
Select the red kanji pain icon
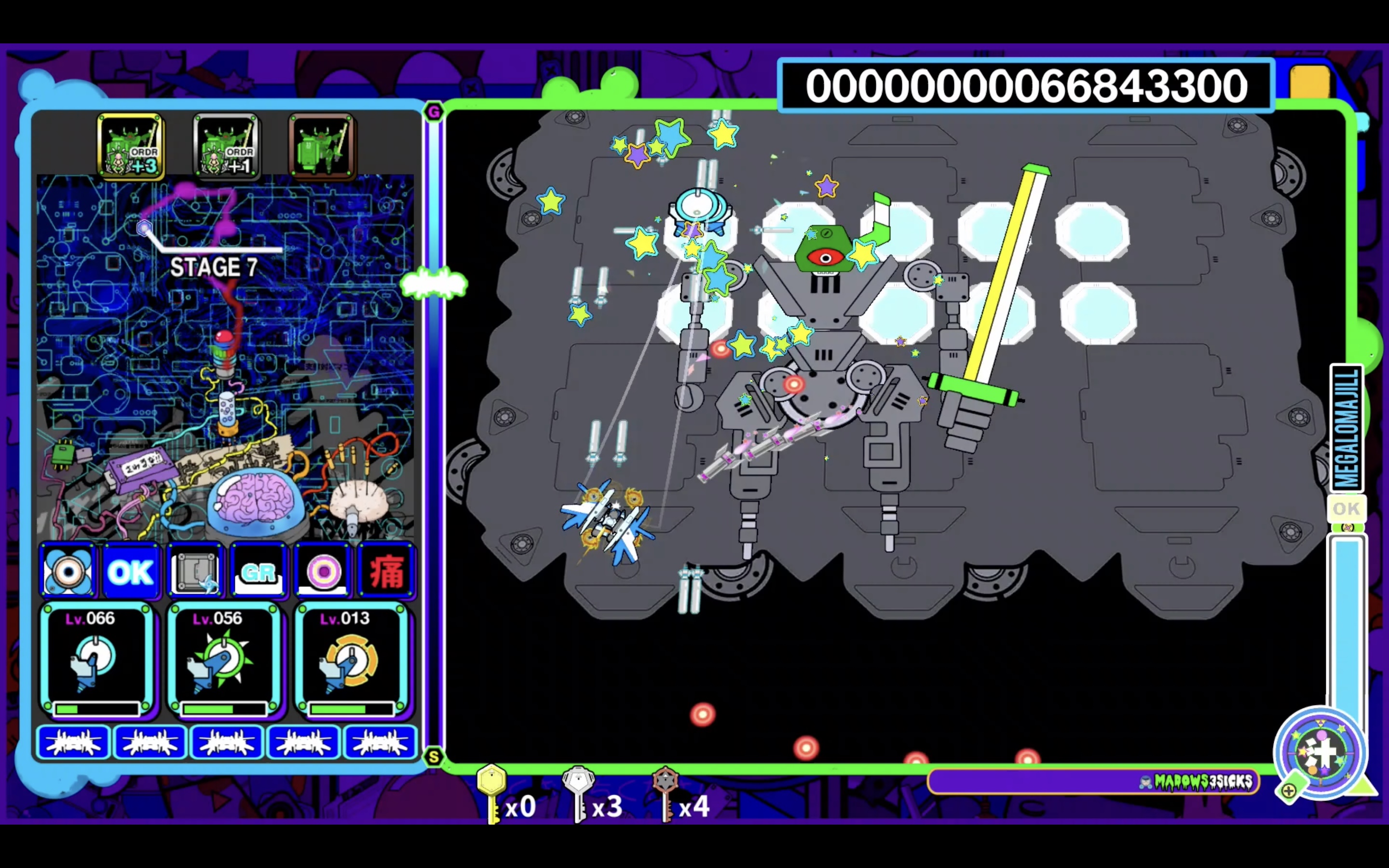click(x=386, y=571)
